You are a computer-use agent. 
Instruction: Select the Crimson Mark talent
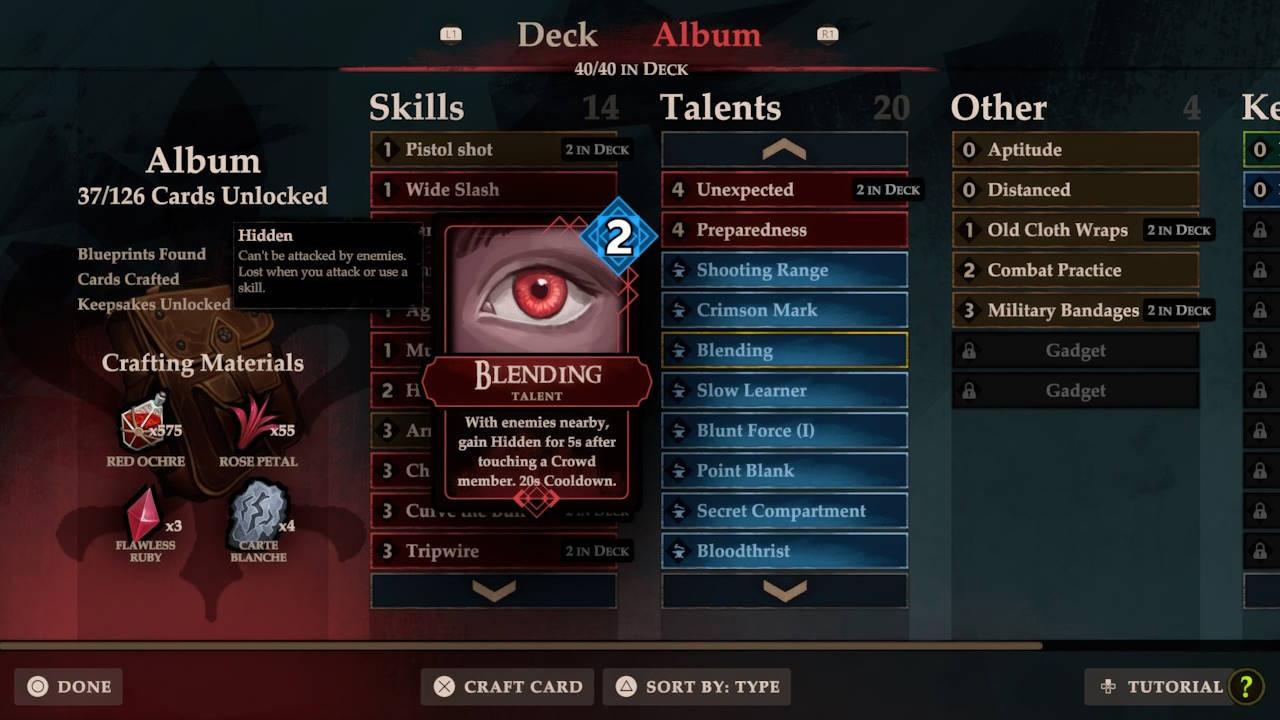784,310
